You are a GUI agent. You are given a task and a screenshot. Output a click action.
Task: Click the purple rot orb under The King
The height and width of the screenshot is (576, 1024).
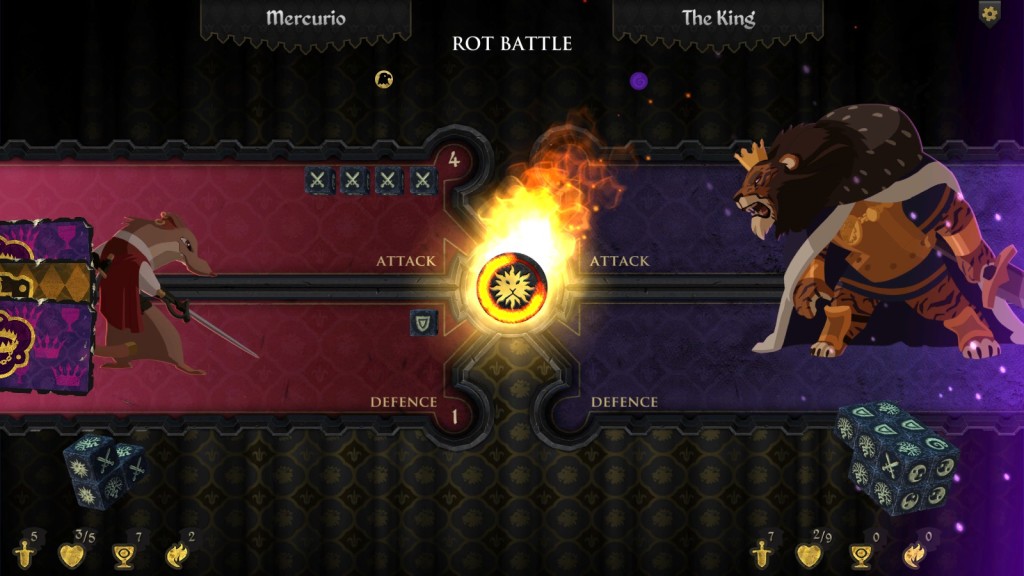click(x=639, y=81)
